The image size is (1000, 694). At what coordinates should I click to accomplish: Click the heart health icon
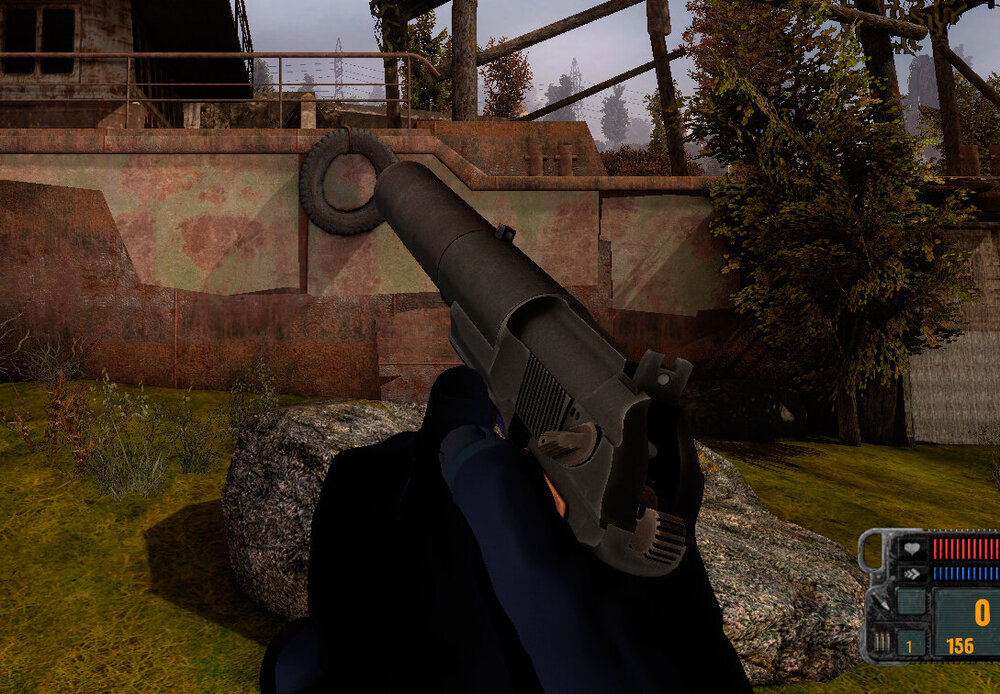(x=911, y=548)
